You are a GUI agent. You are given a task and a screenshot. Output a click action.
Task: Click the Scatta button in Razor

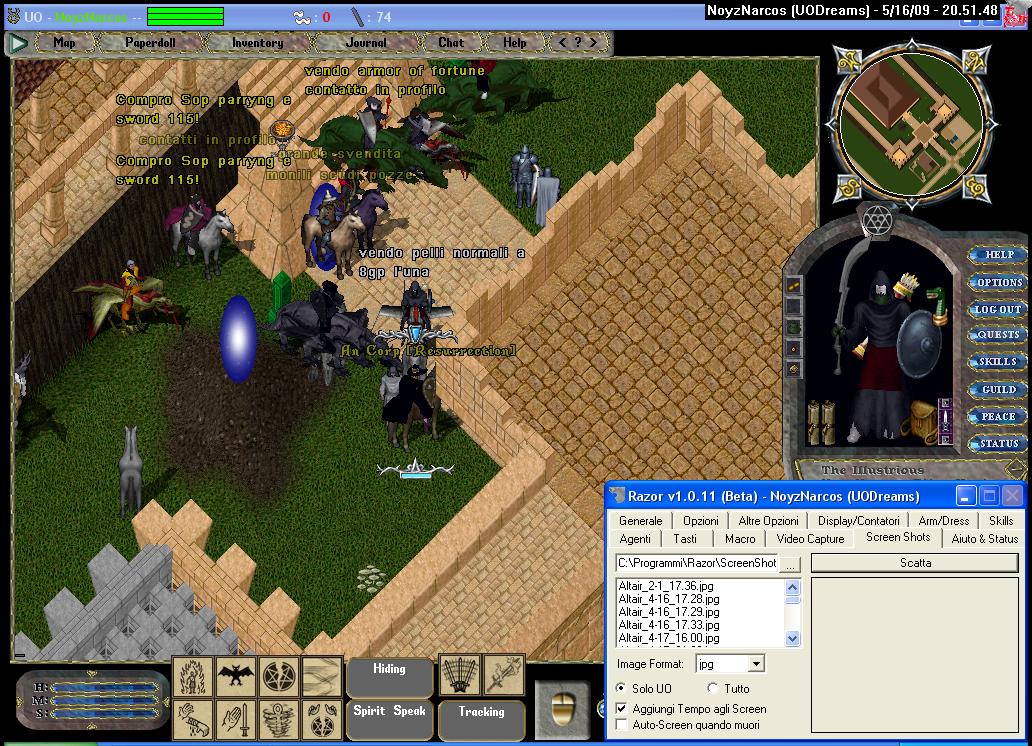pos(915,563)
